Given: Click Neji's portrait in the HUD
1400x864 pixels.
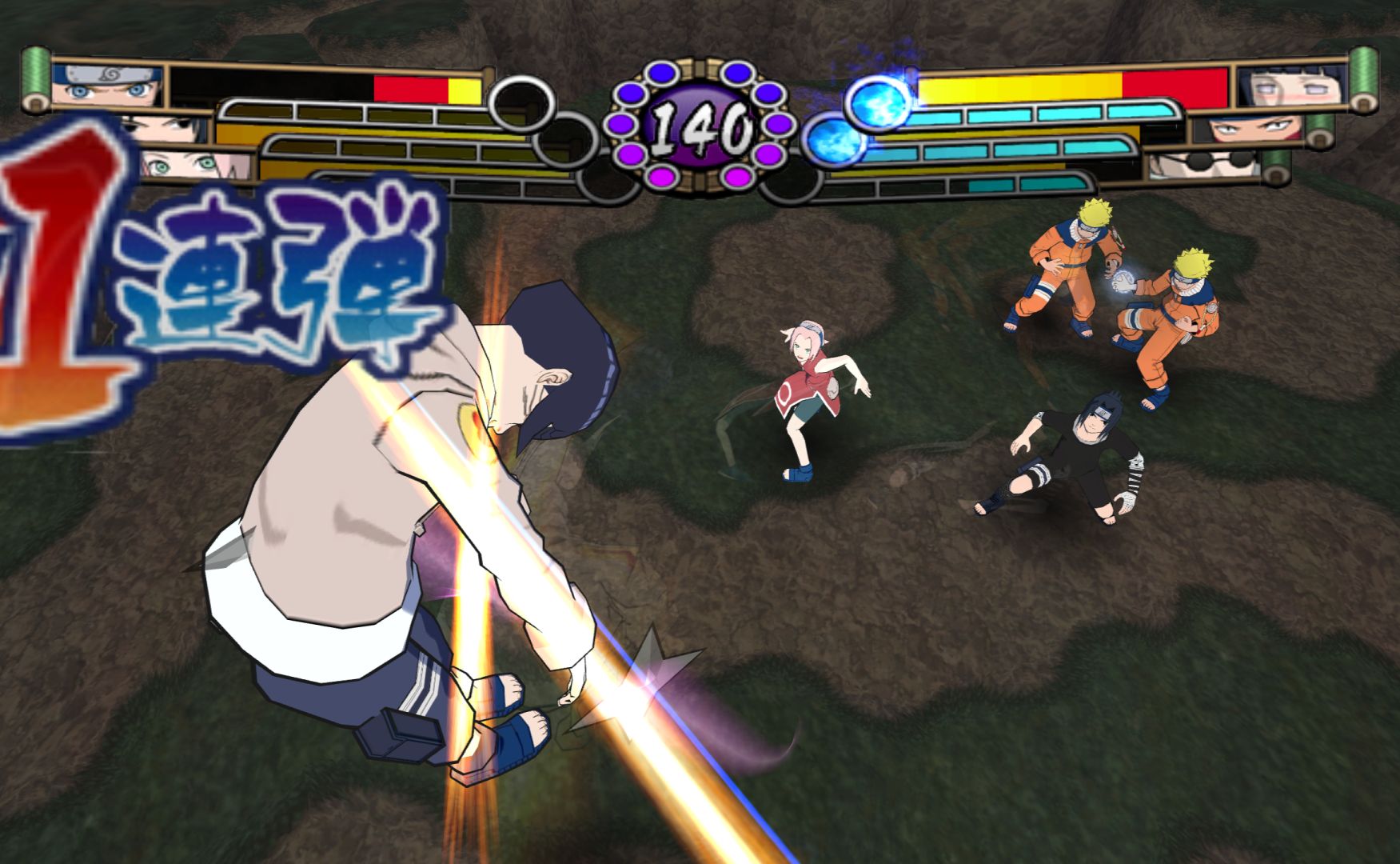Looking at the screenshot, I should (x=1250, y=128).
